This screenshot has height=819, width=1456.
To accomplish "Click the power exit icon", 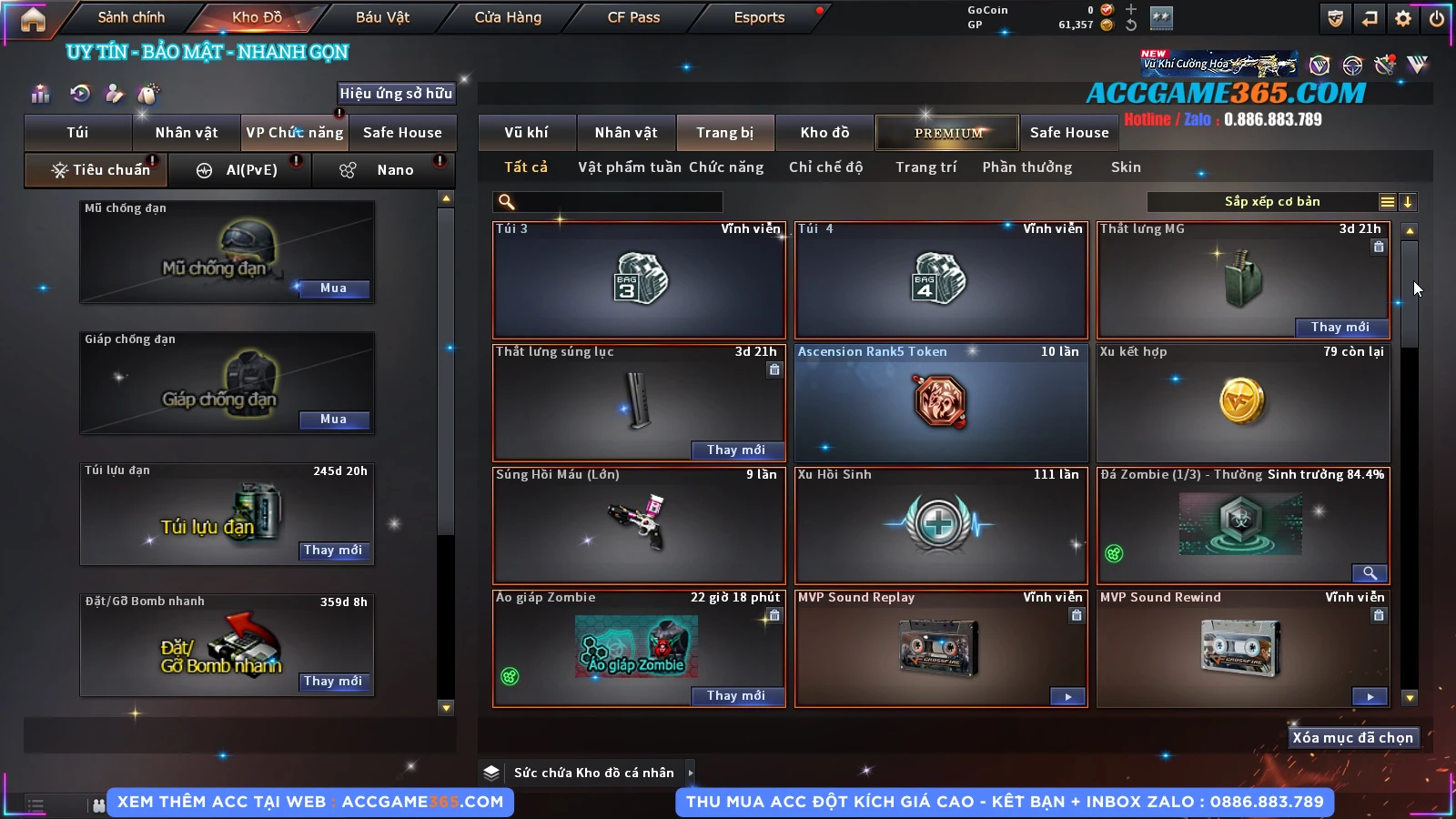I will [1437, 18].
